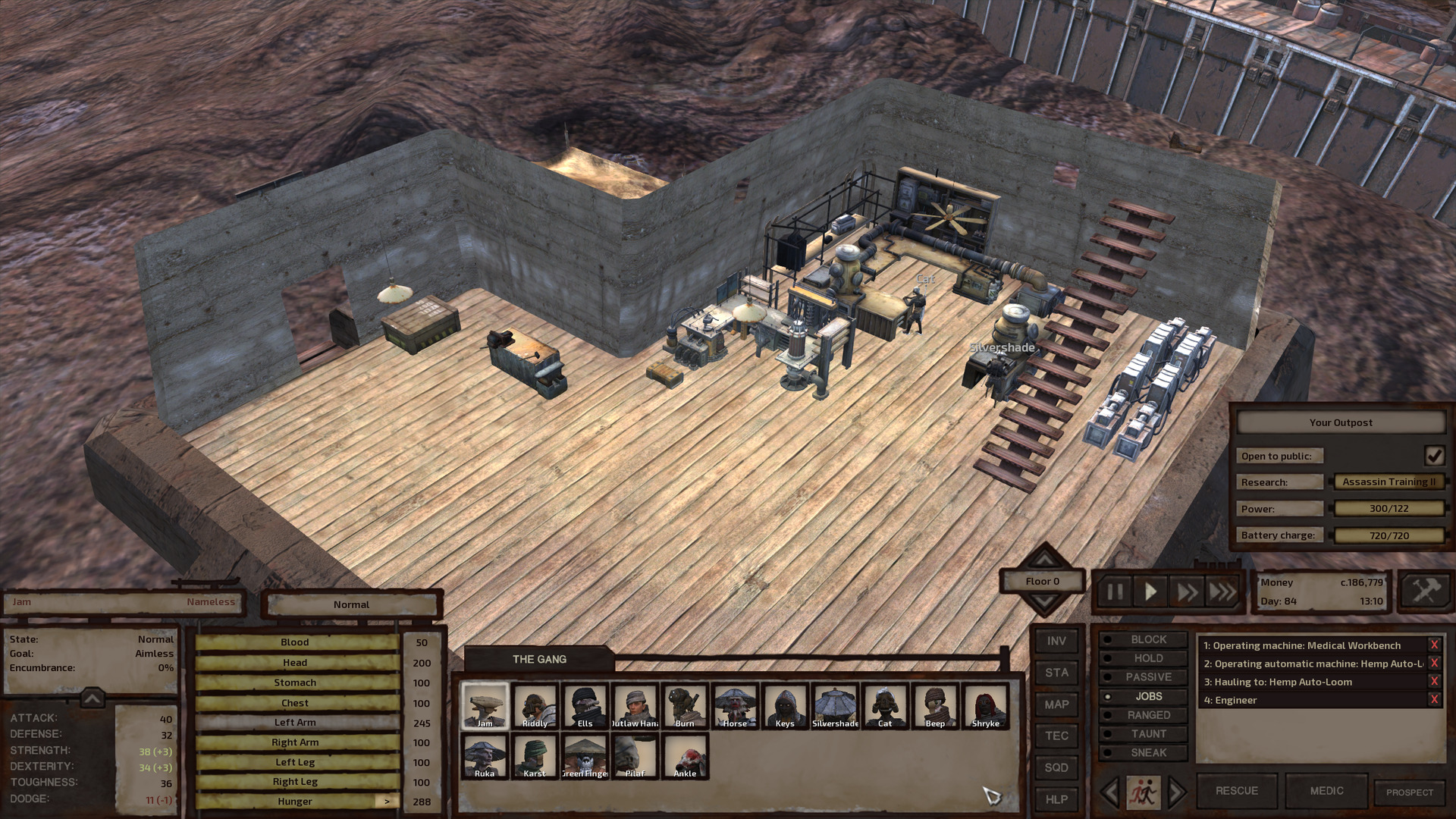Open the MAP screen
The image size is (1456, 819).
[x=1056, y=704]
